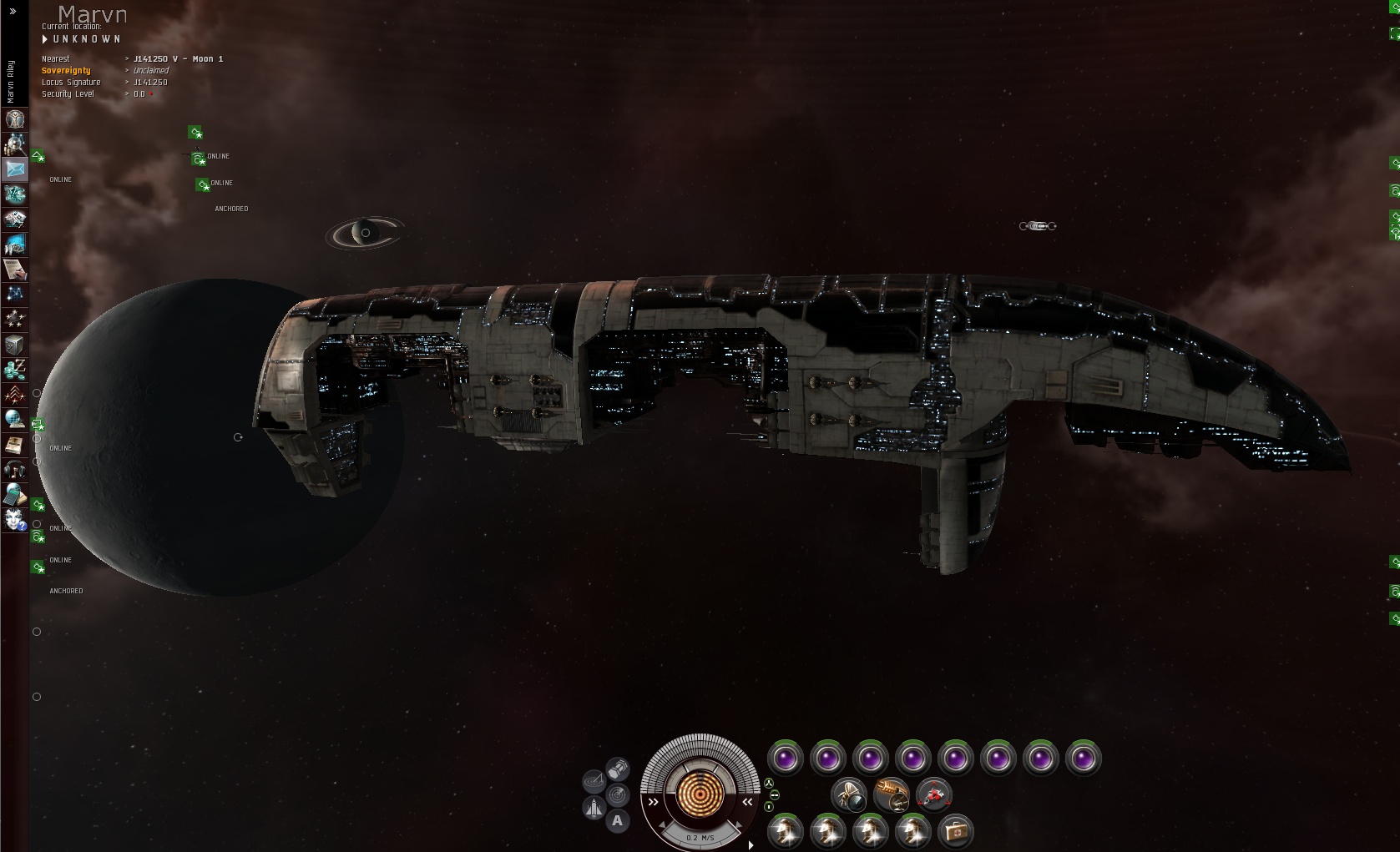Open the character sheet portrait icon
Viewport: 1400px width, 852px height.
click(x=15, y=119)
